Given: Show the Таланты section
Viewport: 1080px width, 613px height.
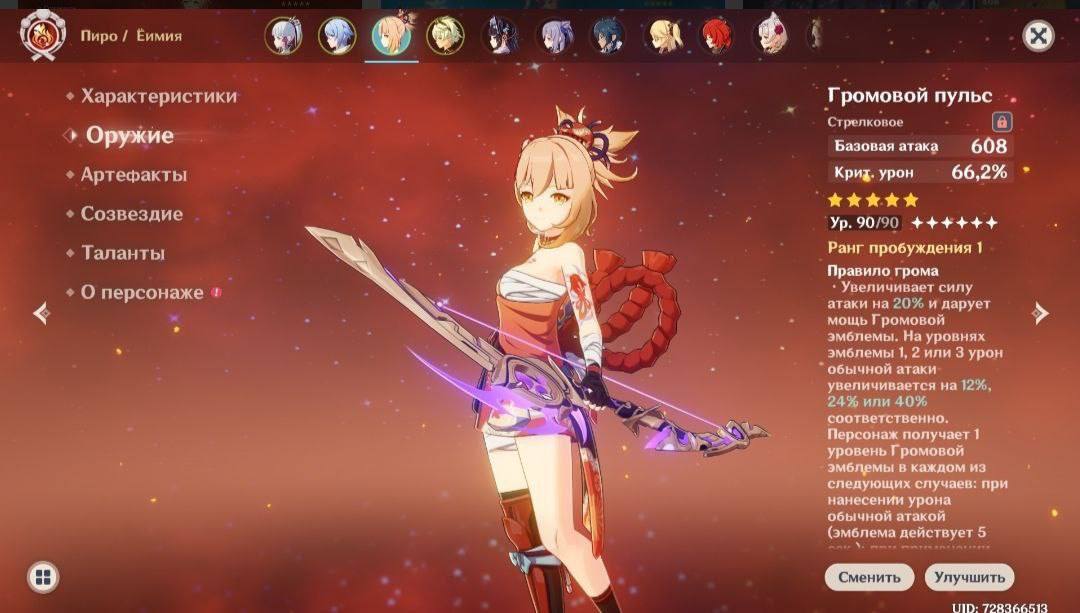Looking at the screenshot, I should 123,253.
